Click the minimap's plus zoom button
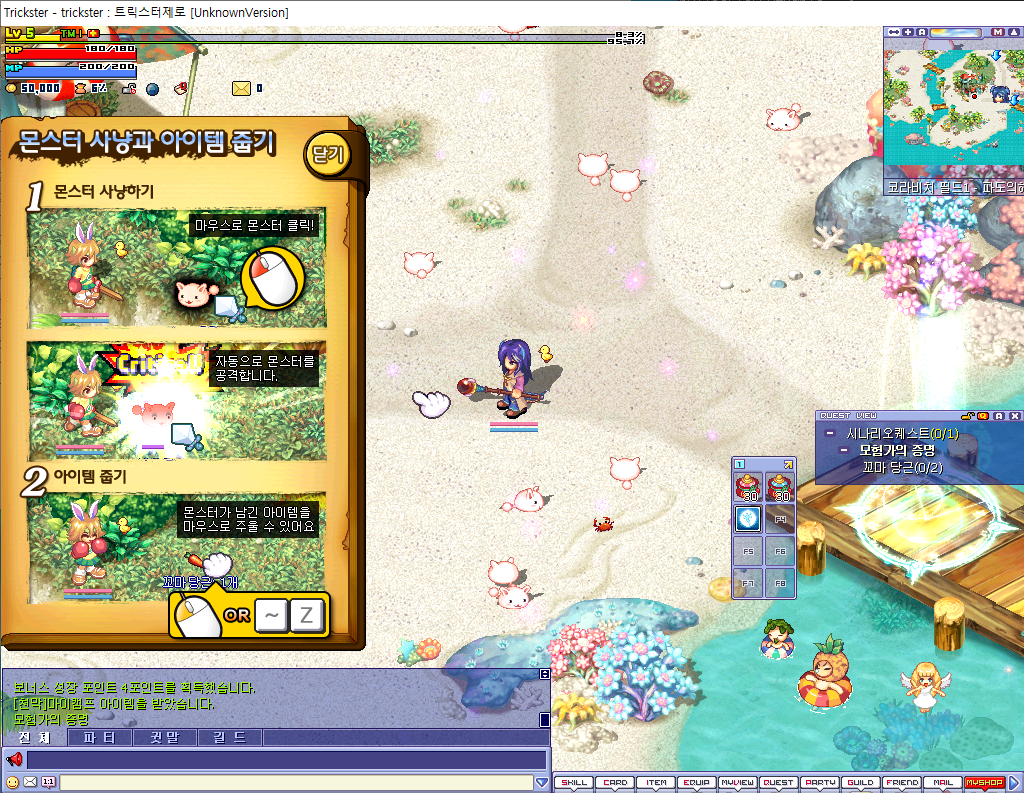Screen dimensions: 1024x793 pyautogui.click(x=908, y=32)
